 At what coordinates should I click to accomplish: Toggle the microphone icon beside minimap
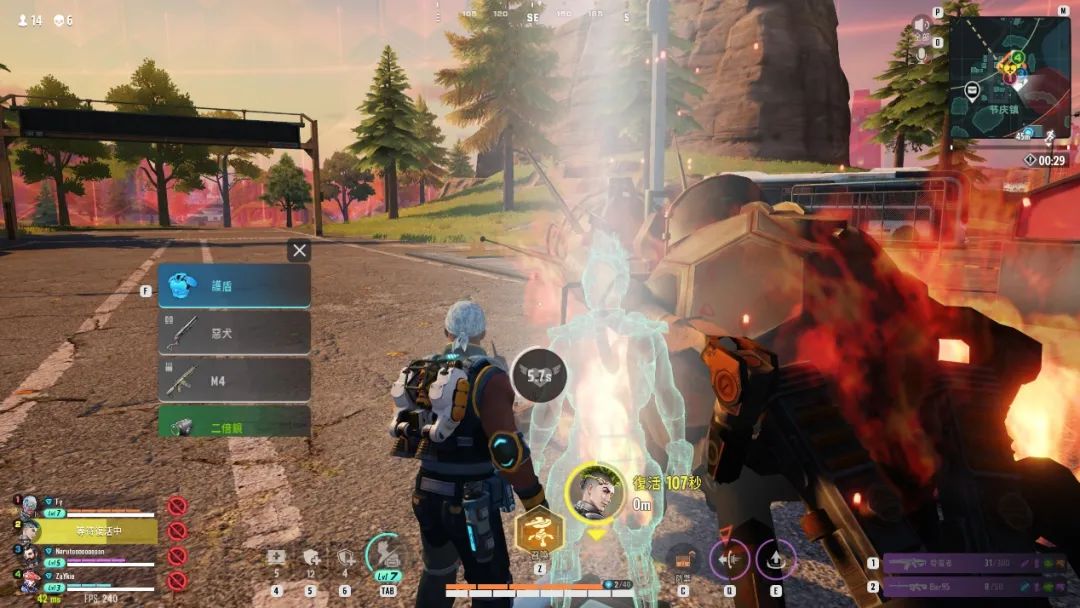pos(921,55)
